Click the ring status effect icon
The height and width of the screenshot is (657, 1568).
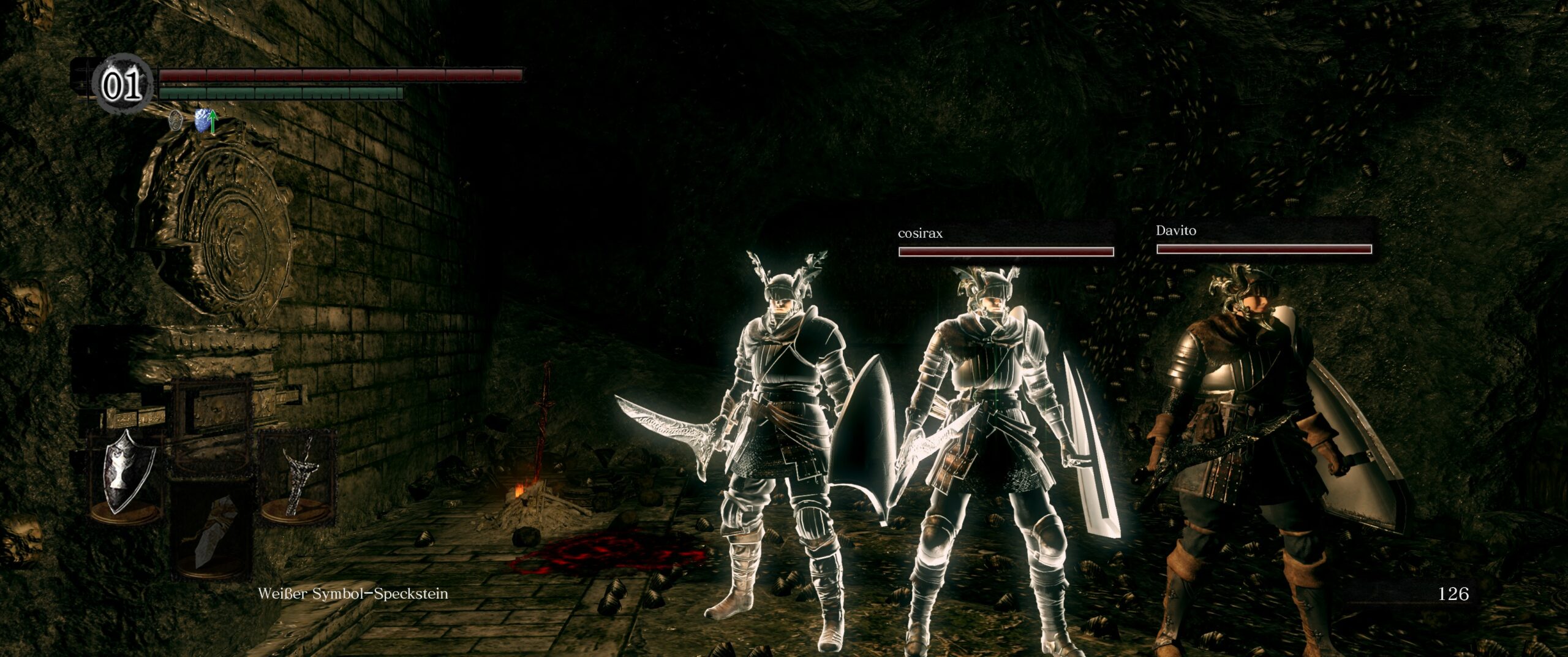click(x=176, y=120)
